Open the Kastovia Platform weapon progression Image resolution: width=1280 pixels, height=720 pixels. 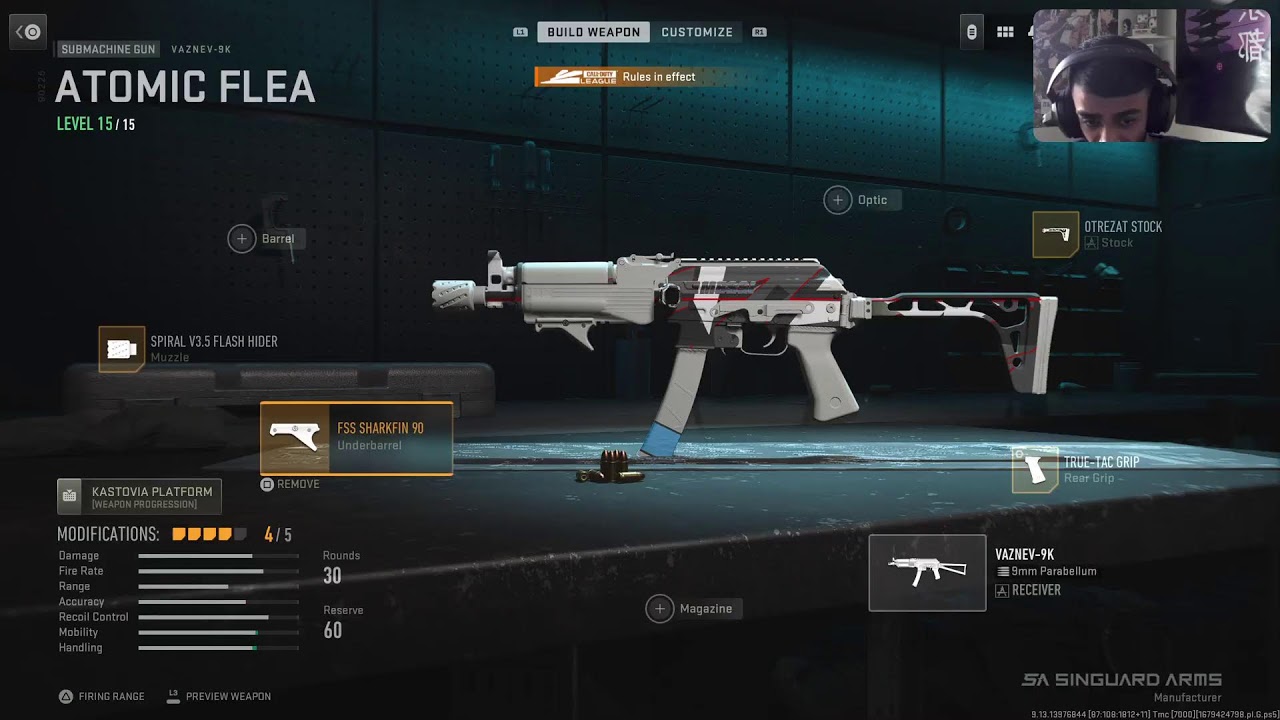point(139,496)
